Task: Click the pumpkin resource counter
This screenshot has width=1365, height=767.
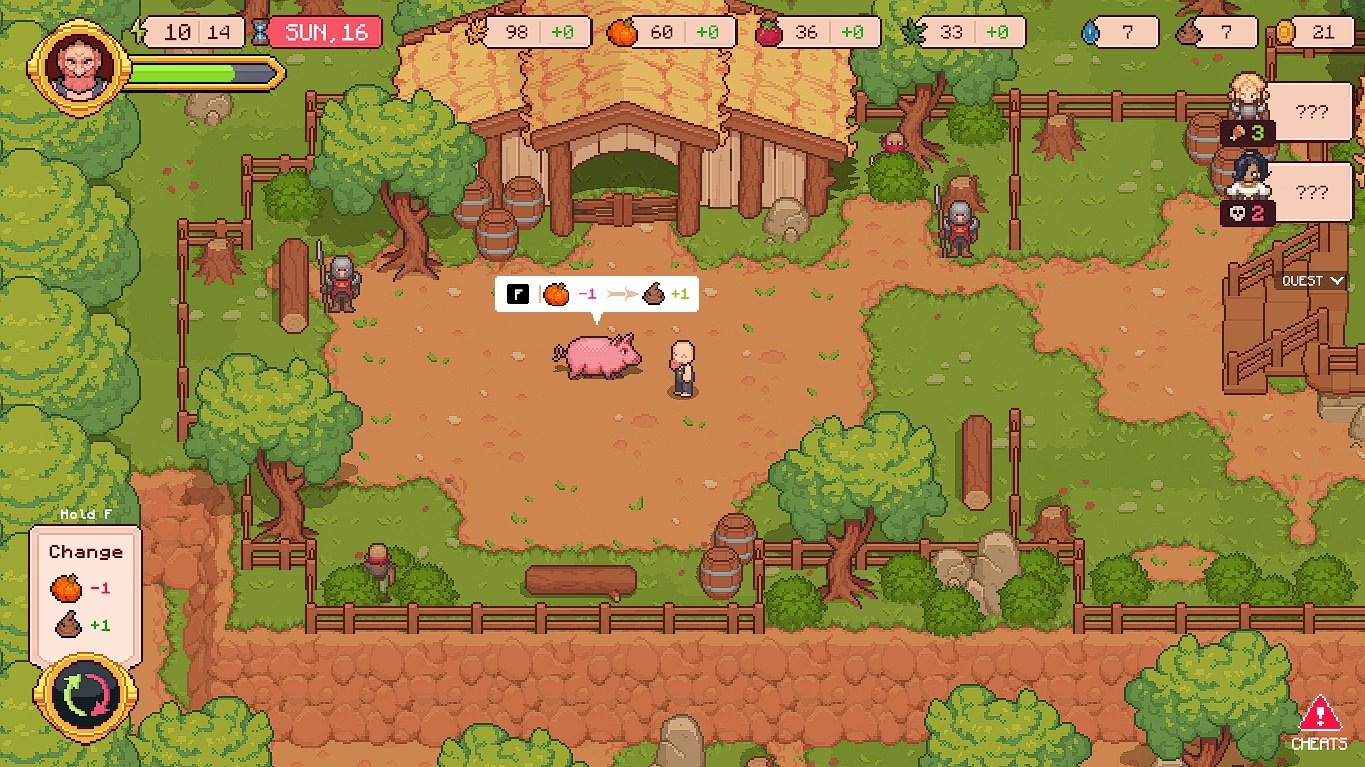Action: [x=671, y=32]
